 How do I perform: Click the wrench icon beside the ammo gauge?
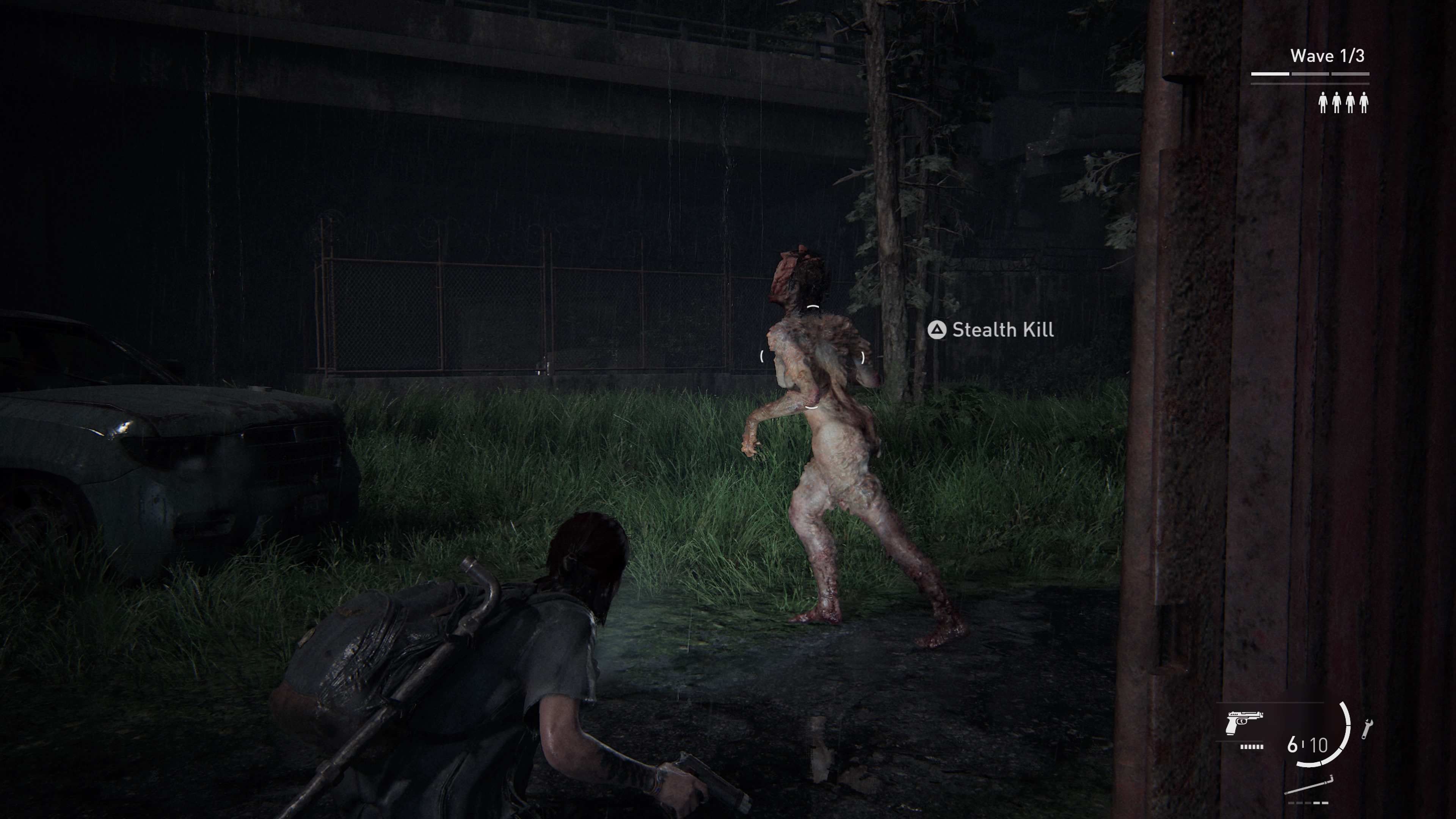point(1367,728)
